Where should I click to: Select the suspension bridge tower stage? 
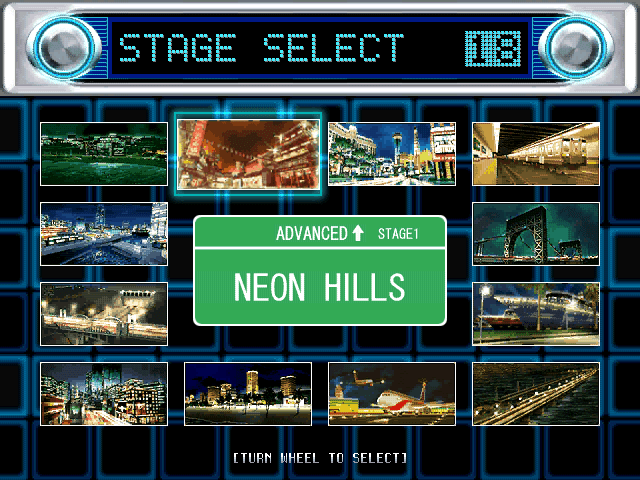[x=536, y=234]
